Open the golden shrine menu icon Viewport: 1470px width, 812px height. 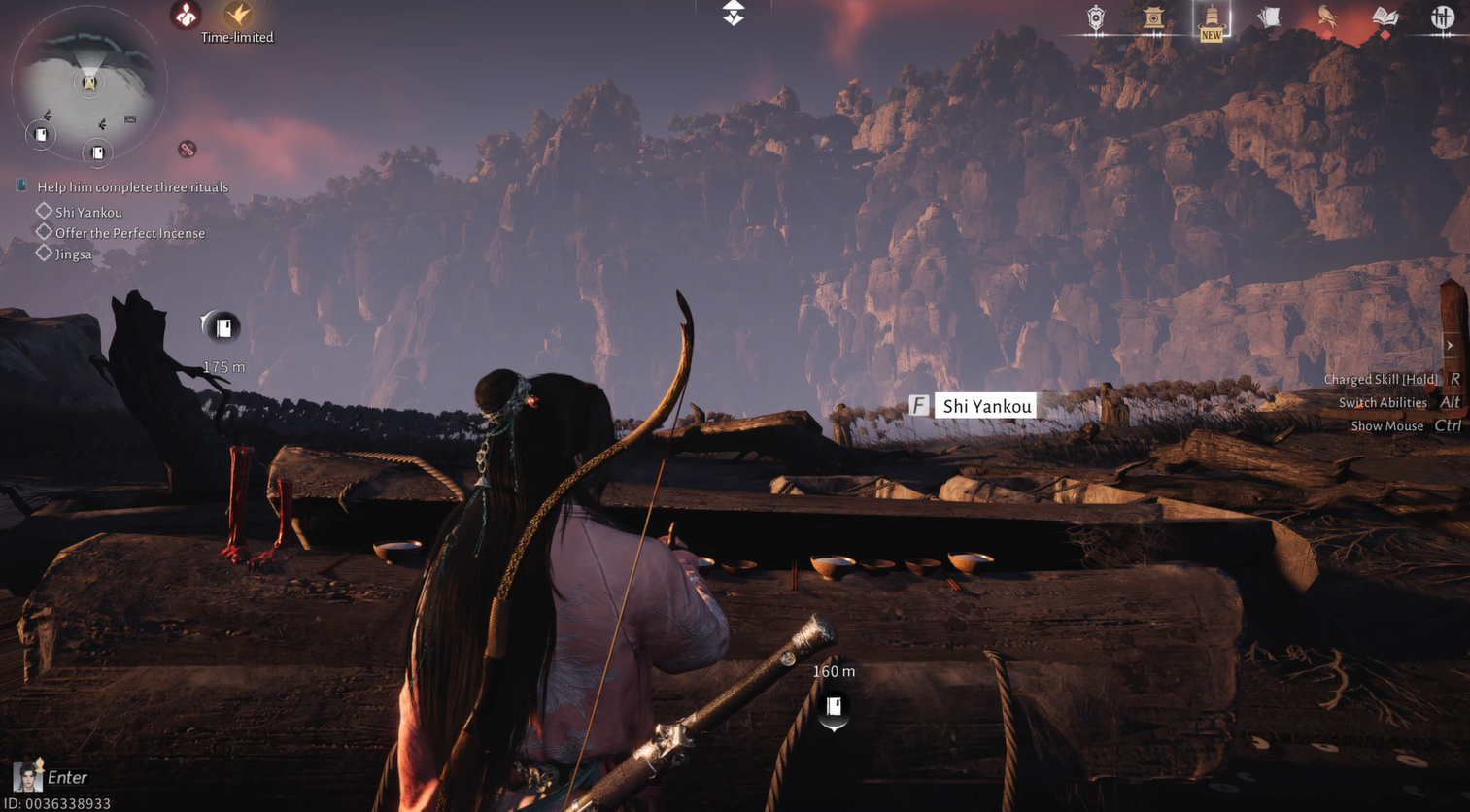pos(1153,18)
